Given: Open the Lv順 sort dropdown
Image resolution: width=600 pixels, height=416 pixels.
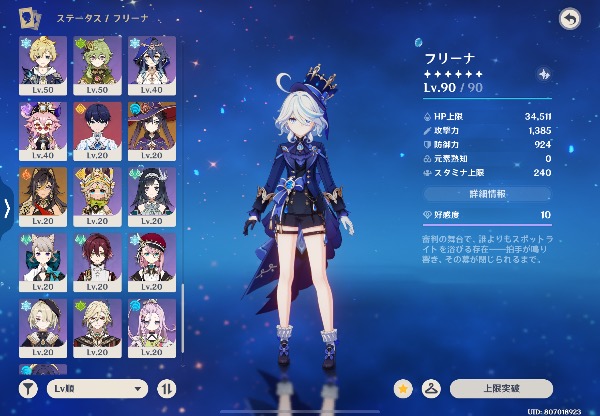Looking at the screenshot, I should coord(98,387).
